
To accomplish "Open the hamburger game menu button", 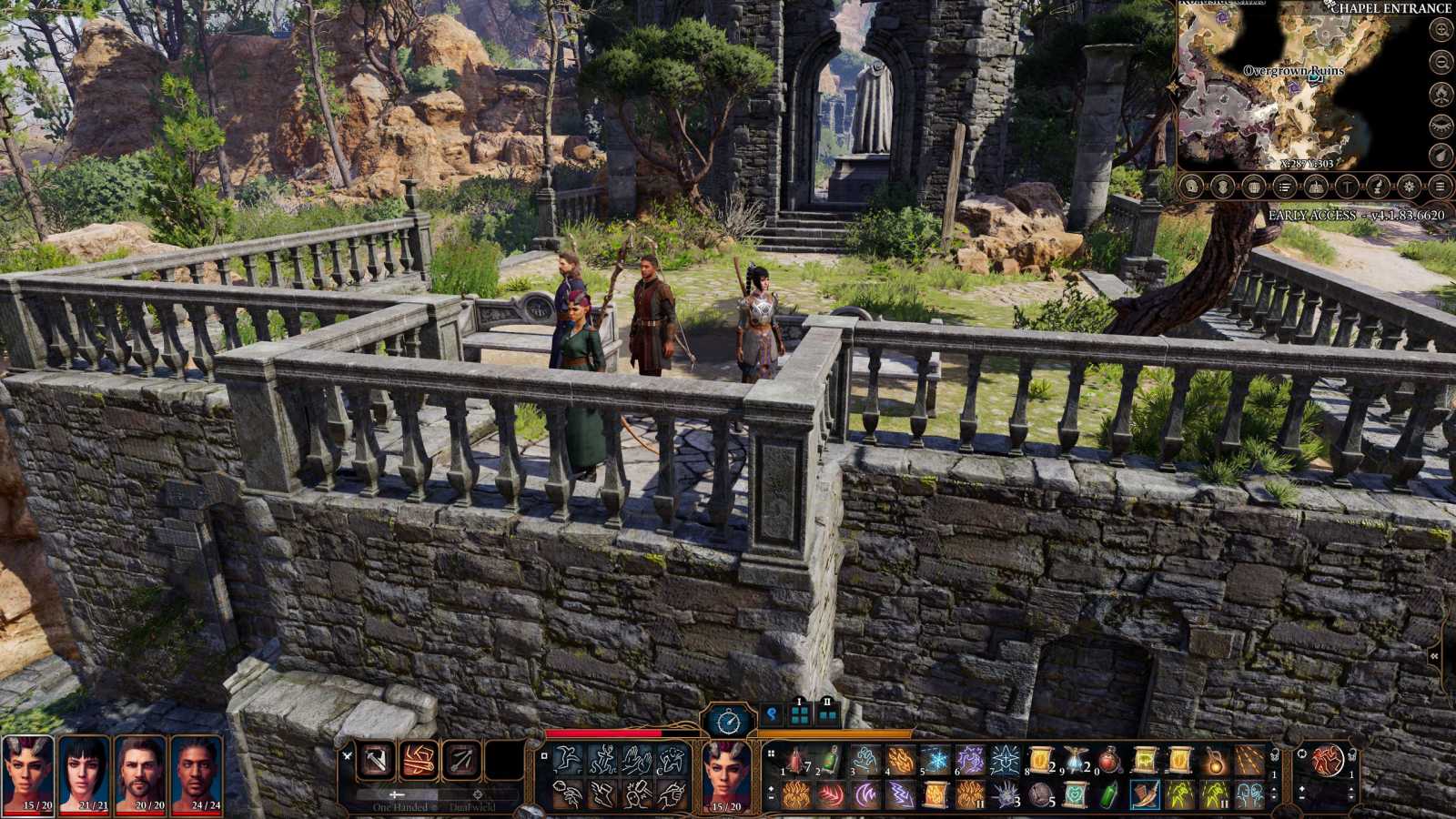I will (1440, 187).
